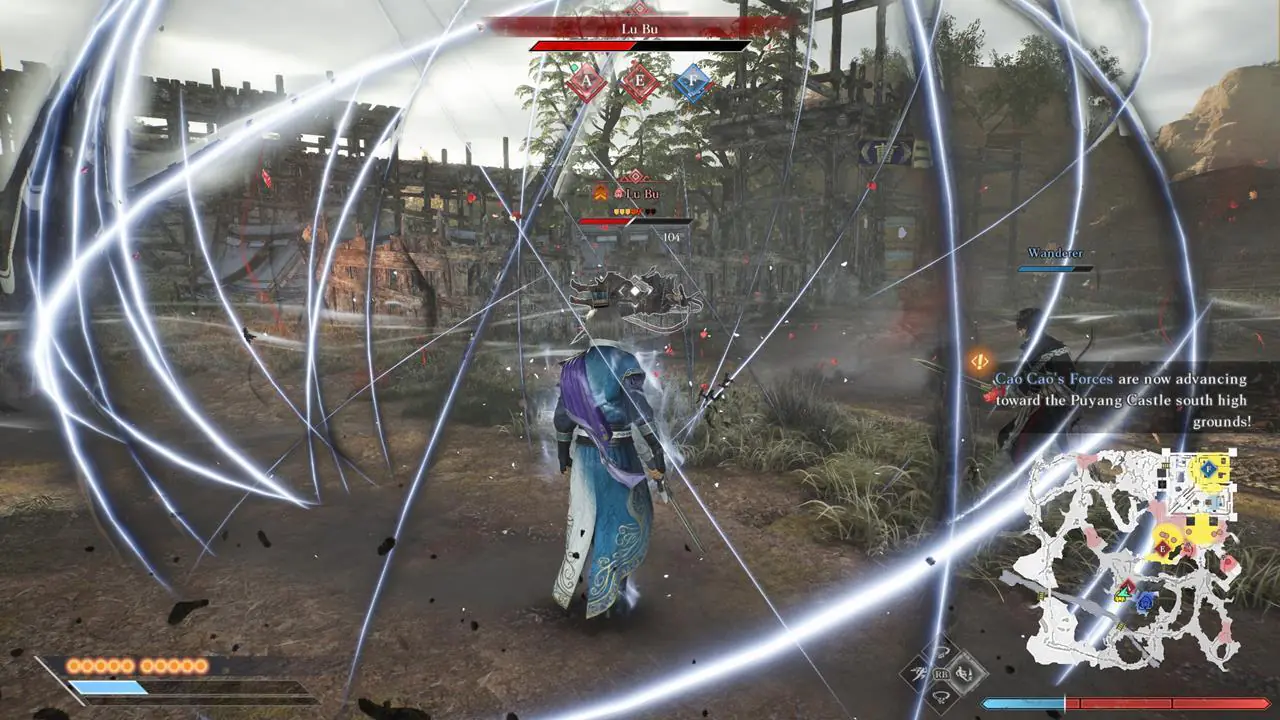This screenshot has height=720, width=1280.
Task: Select the right musou attack diamond icon
Action: pyautogui.click(x=966, y=672)
